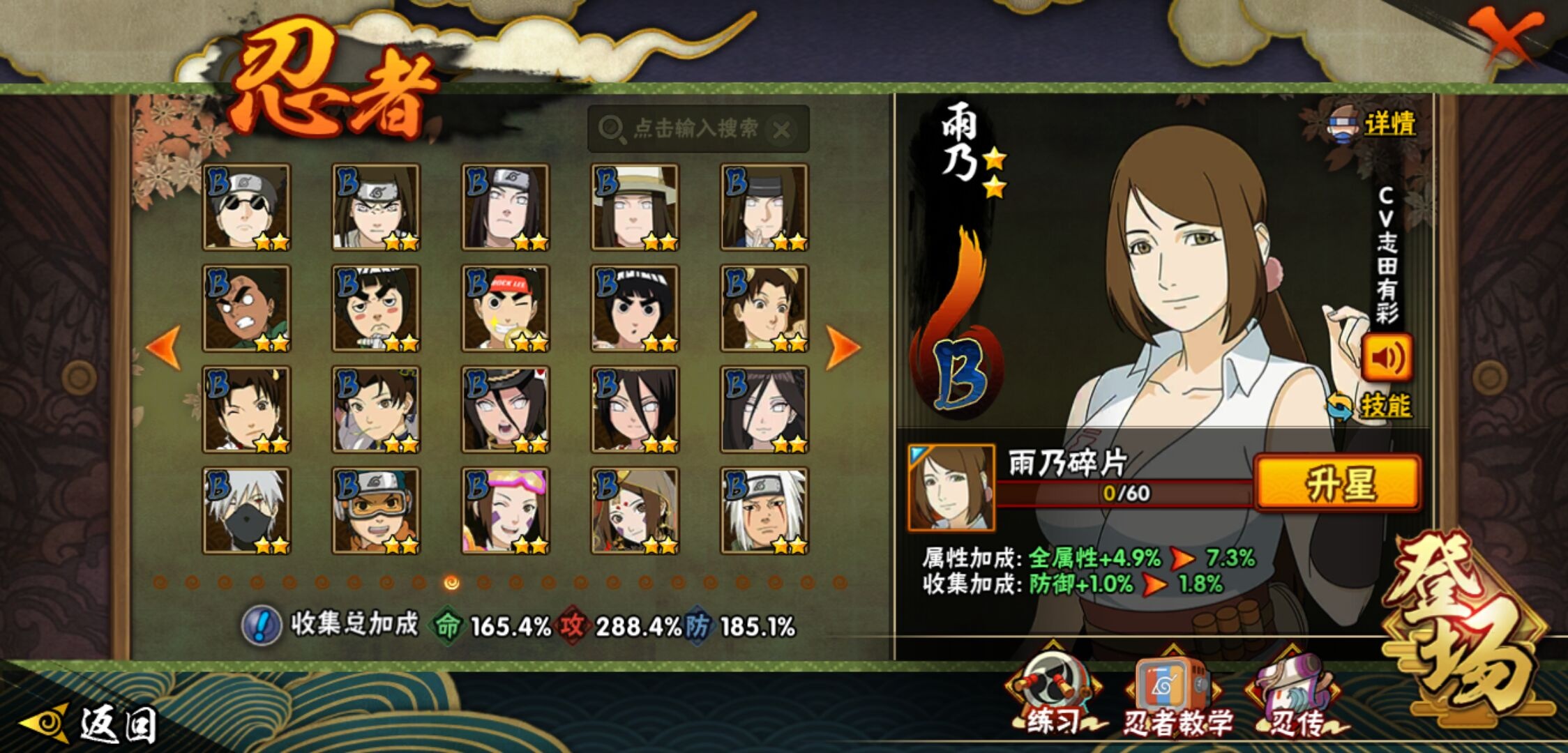Choose the masked silver-haired Kakashi portrait
Screen dimensions: 1568x753
click(246, 510)
